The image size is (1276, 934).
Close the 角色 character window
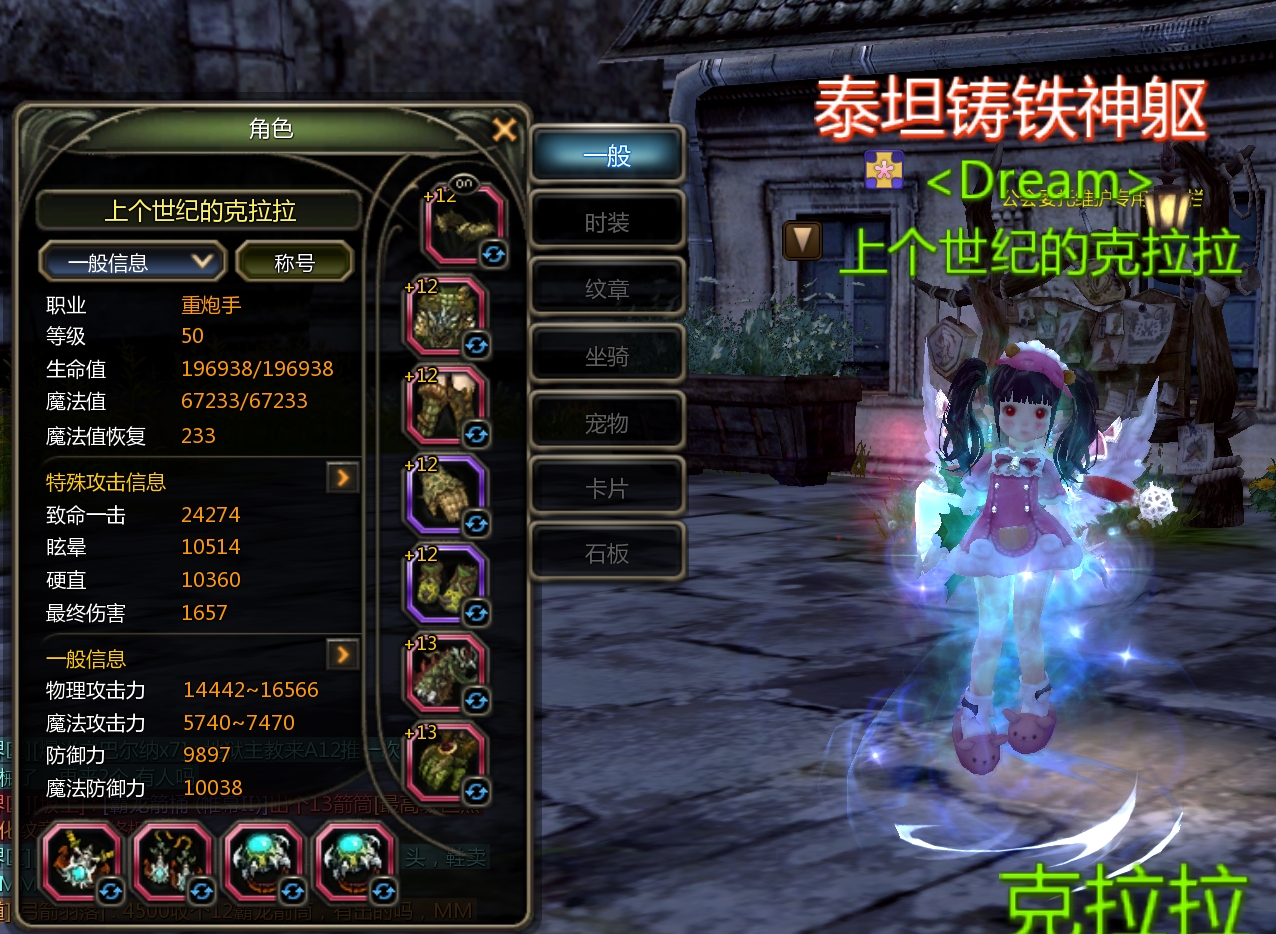pyautogui.click(x=505, y=129)
